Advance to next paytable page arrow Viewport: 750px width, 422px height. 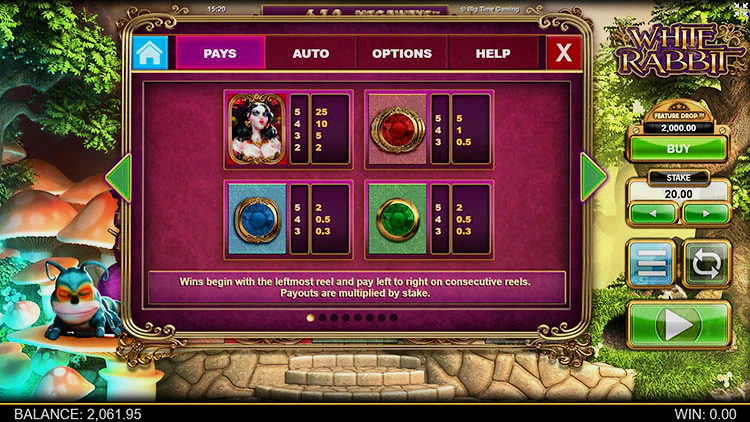pyautogui.click(x=593, y=176)
